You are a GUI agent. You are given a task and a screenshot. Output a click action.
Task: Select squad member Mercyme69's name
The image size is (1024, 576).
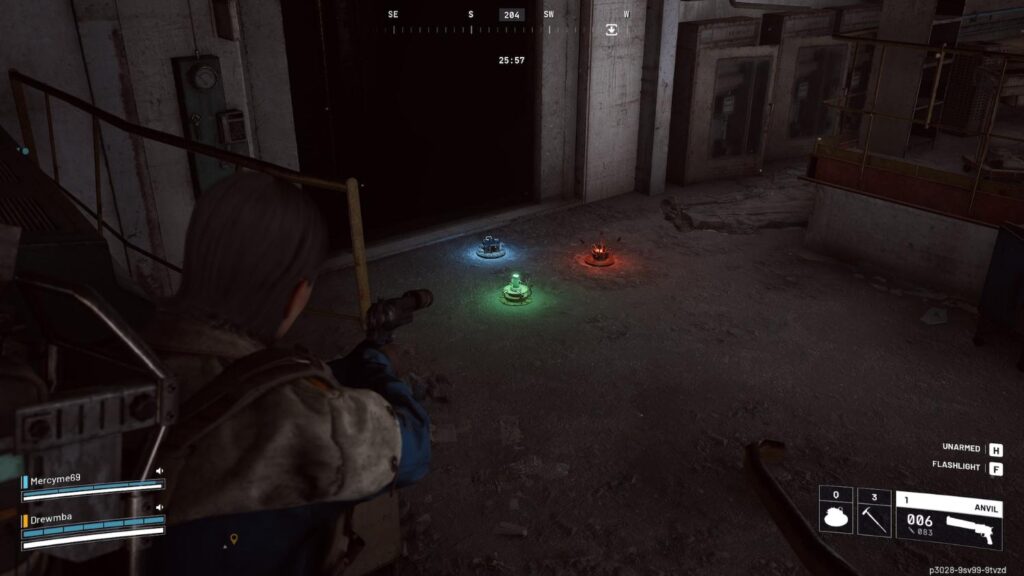(58, 481)
